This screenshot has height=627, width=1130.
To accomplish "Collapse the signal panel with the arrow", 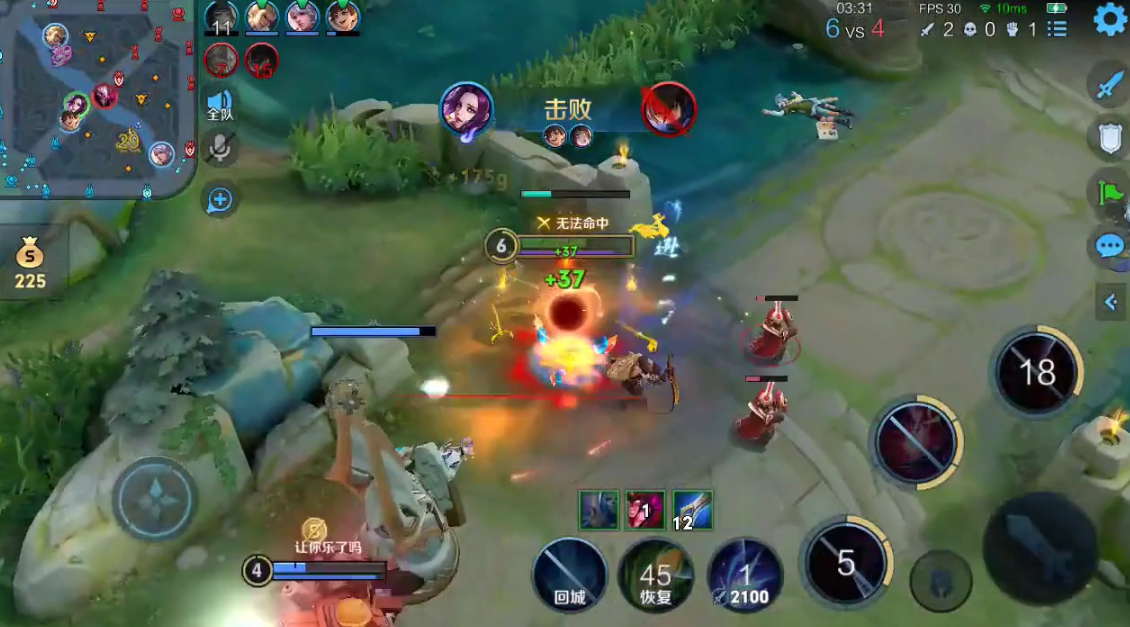I will point(1110,301).
